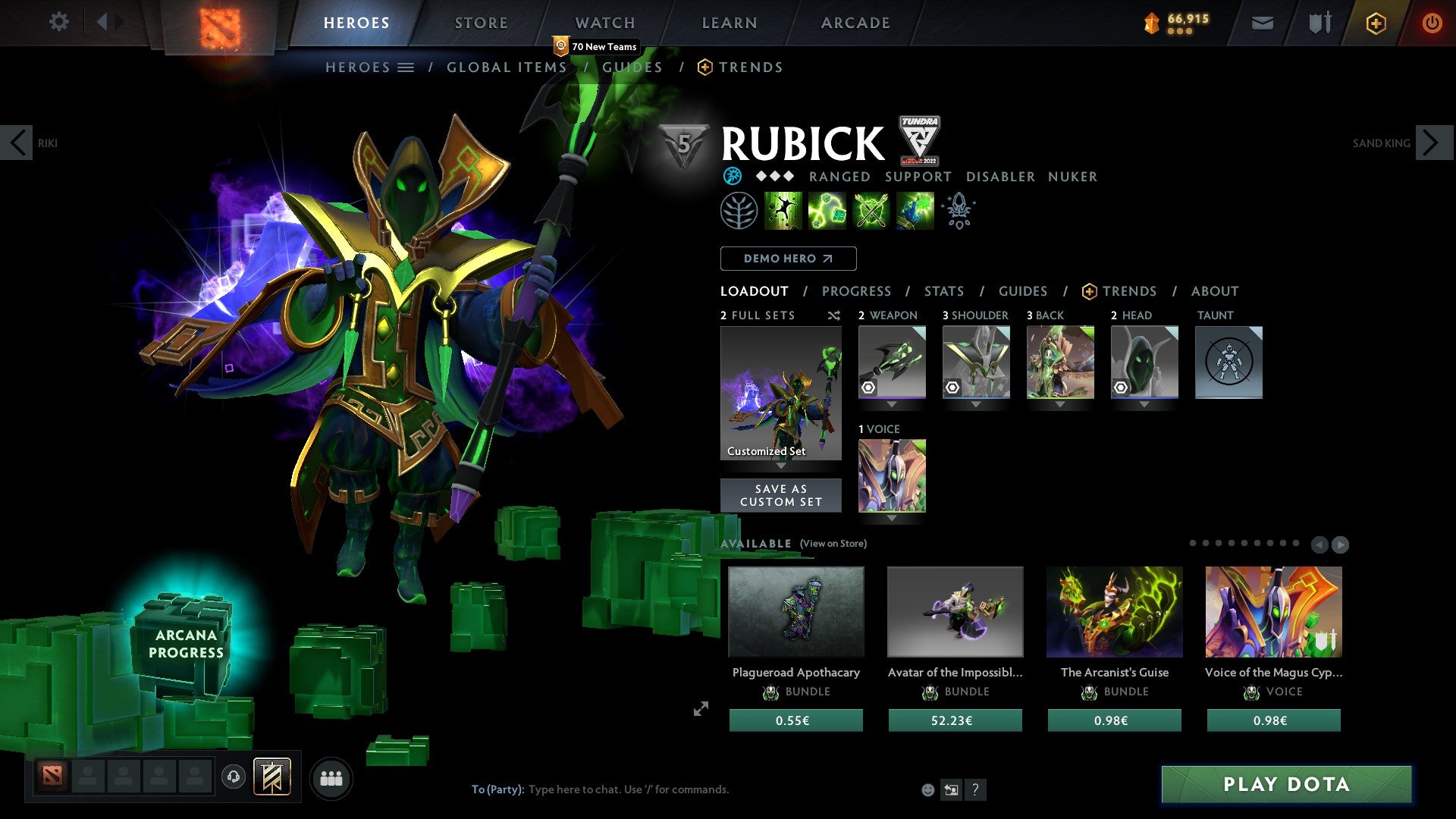Shuffle equipped items with the shuffle icon

(834, 316)
